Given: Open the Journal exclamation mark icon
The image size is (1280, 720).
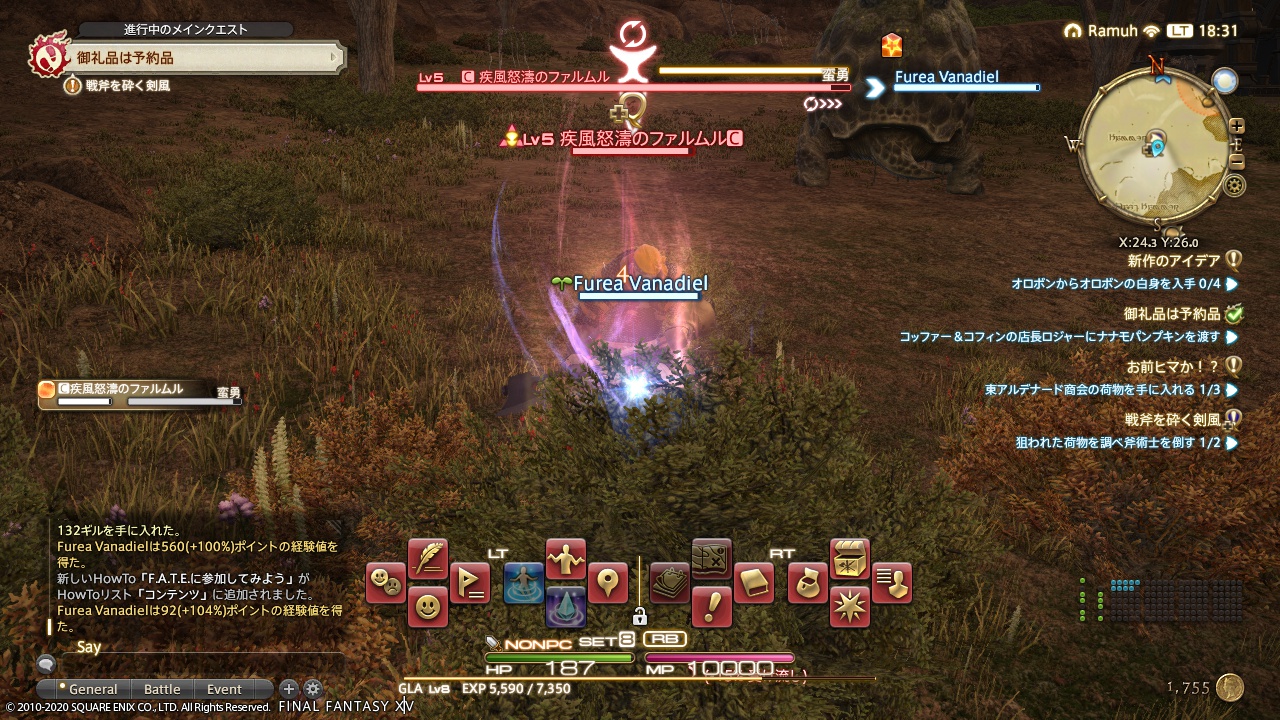Looking at the screenshot, I should 710,608.
